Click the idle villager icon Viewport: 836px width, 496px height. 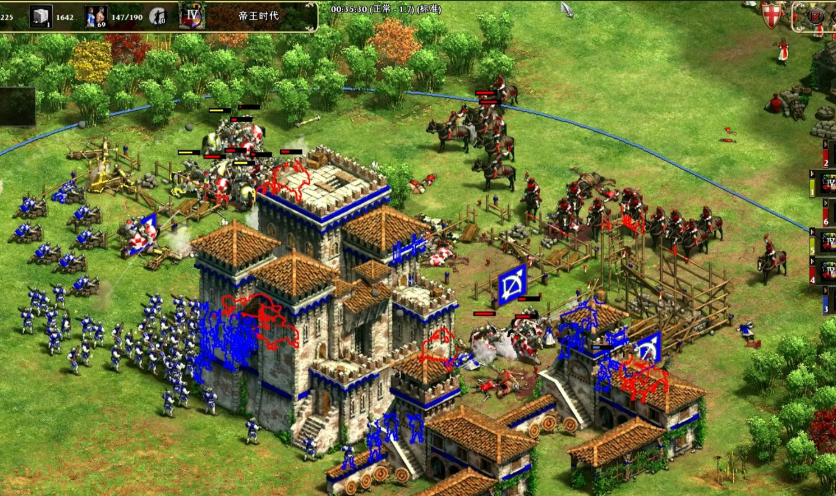coord(158,15)
